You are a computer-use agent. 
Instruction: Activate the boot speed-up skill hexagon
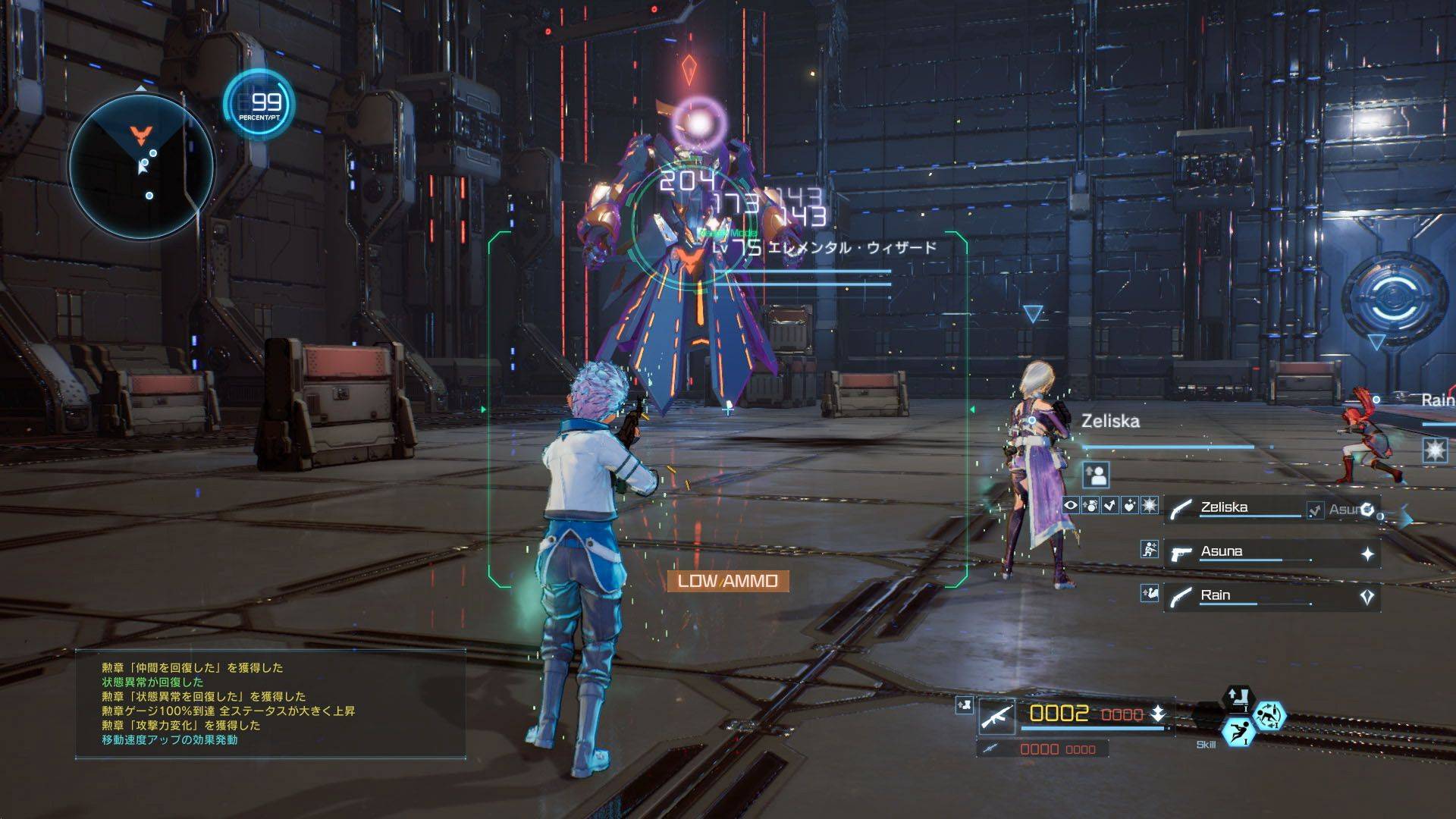pyautogui.click(x=1238, y=699)
